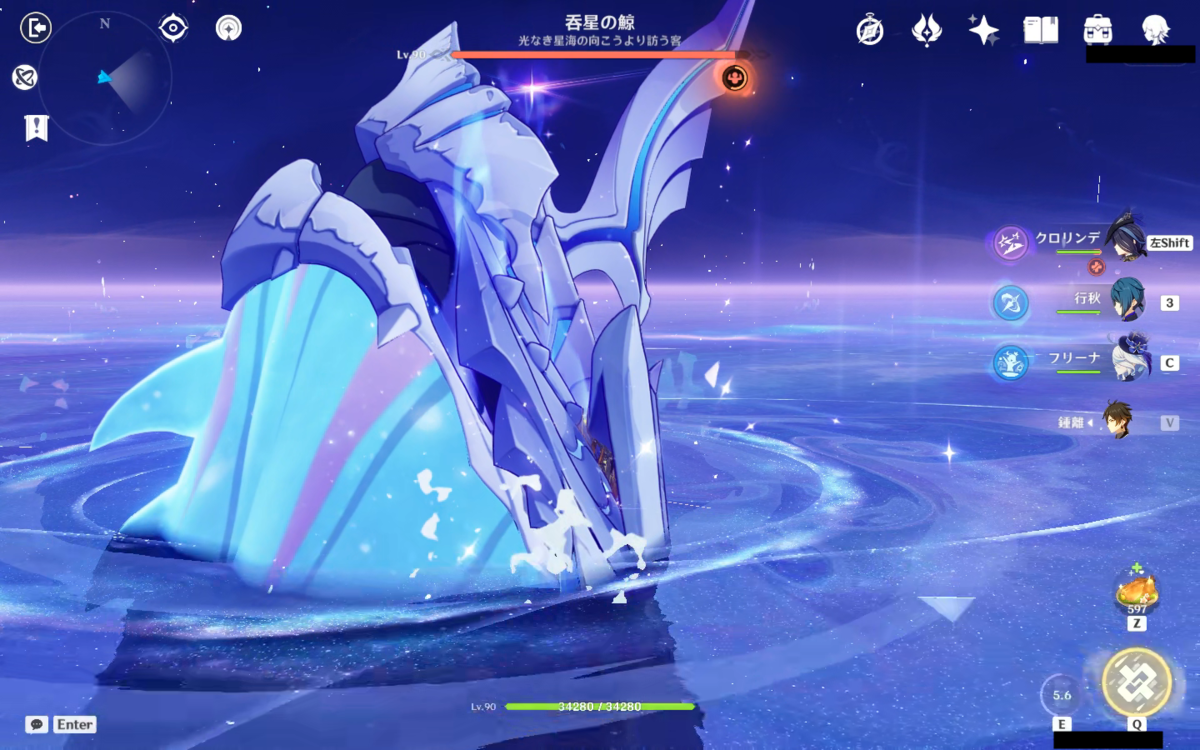Viewport: 1200px width, 750px height.
Task: Open the compass icon in the top bar
Action: pos(870,30)
